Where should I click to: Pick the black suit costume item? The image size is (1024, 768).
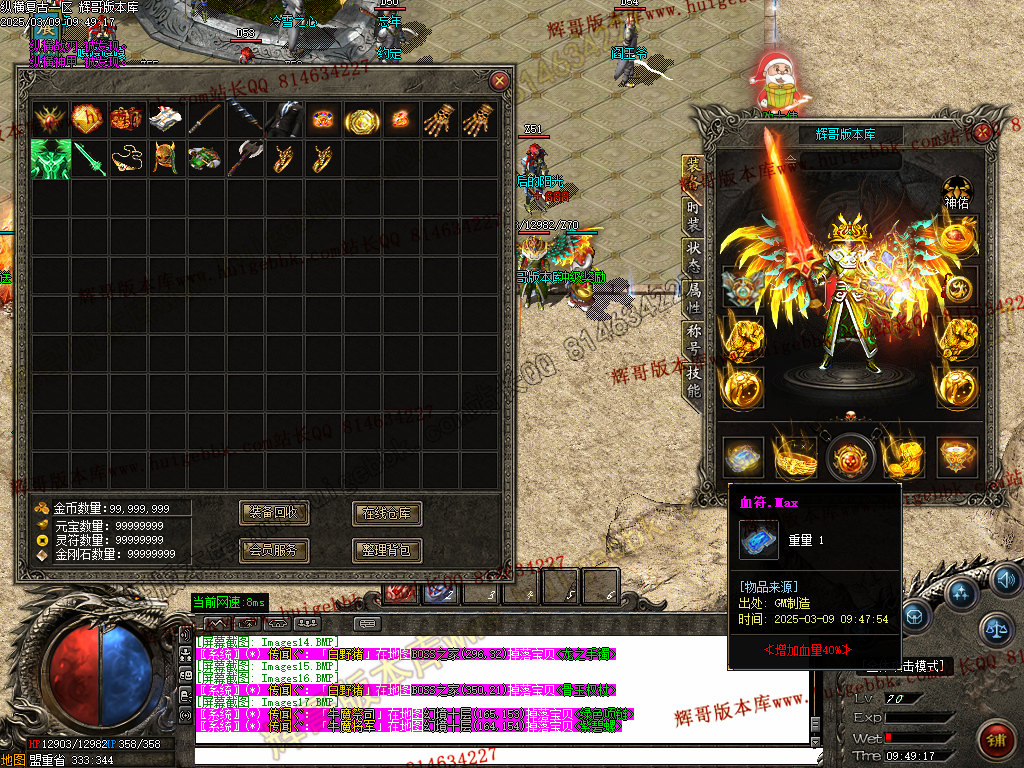[x=282, y=120]
